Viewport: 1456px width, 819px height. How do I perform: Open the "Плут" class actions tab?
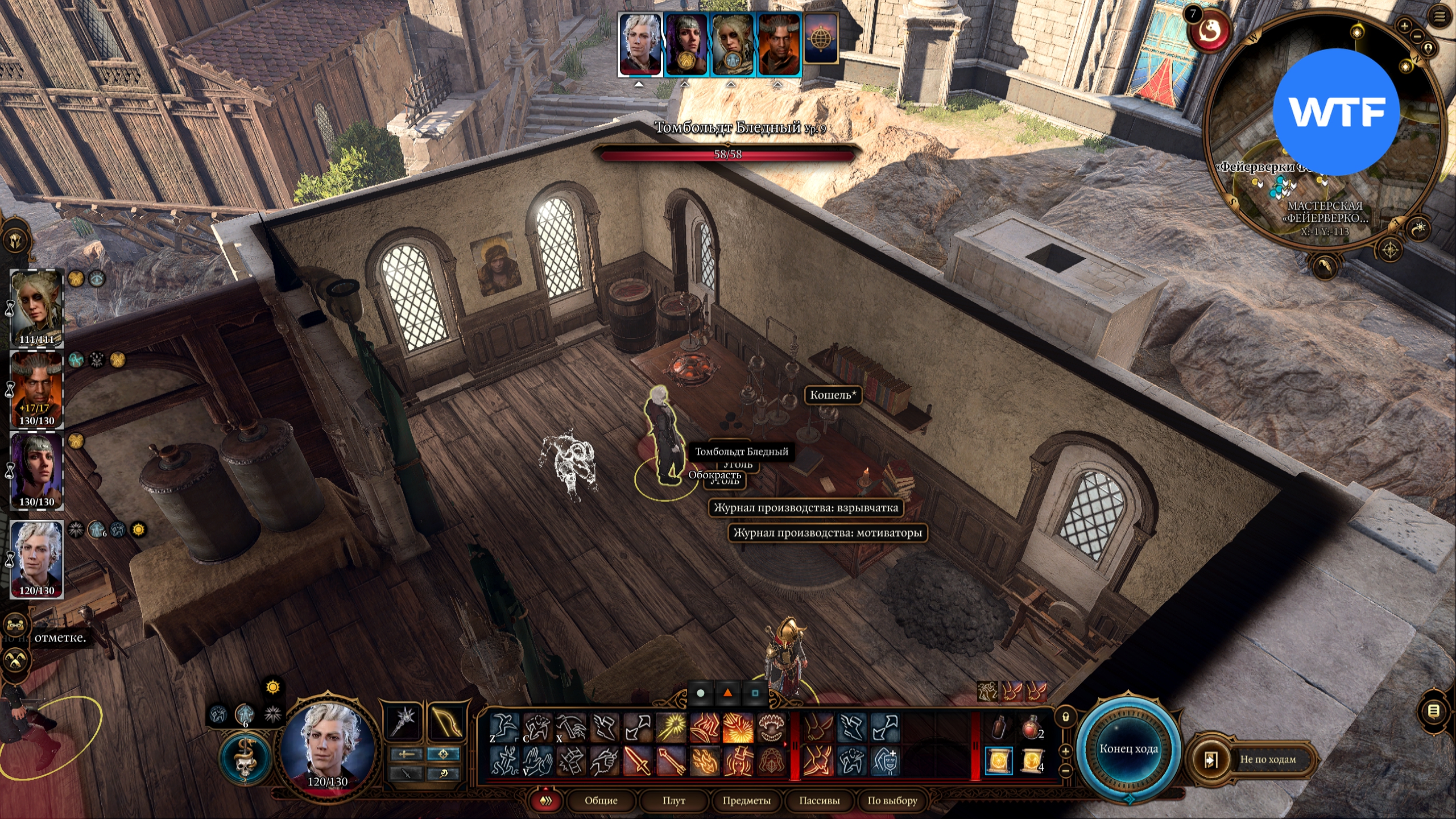[x=673, y=801]
